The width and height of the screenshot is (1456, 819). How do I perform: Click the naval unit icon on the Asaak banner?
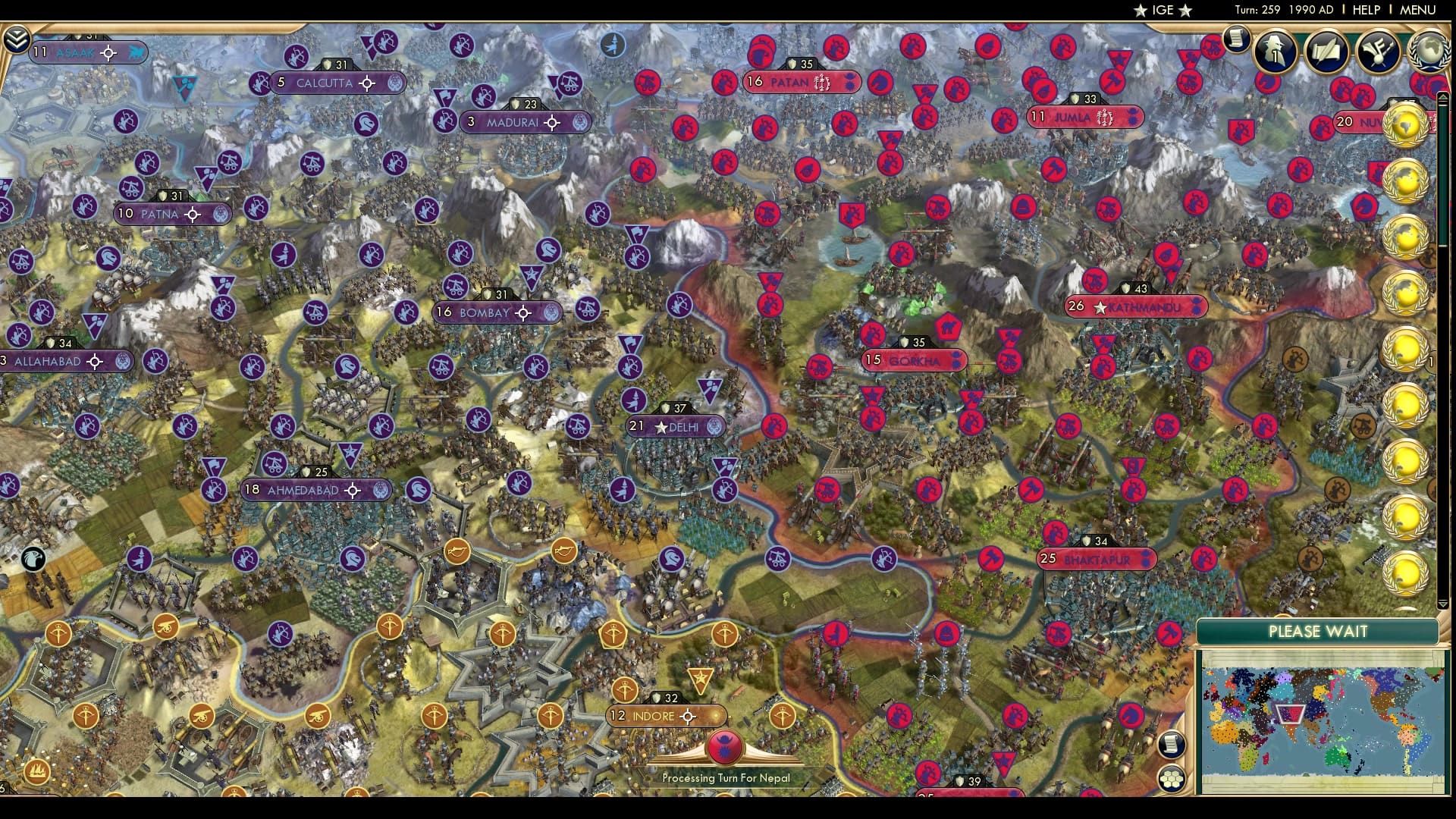click(x=134, y=53)
